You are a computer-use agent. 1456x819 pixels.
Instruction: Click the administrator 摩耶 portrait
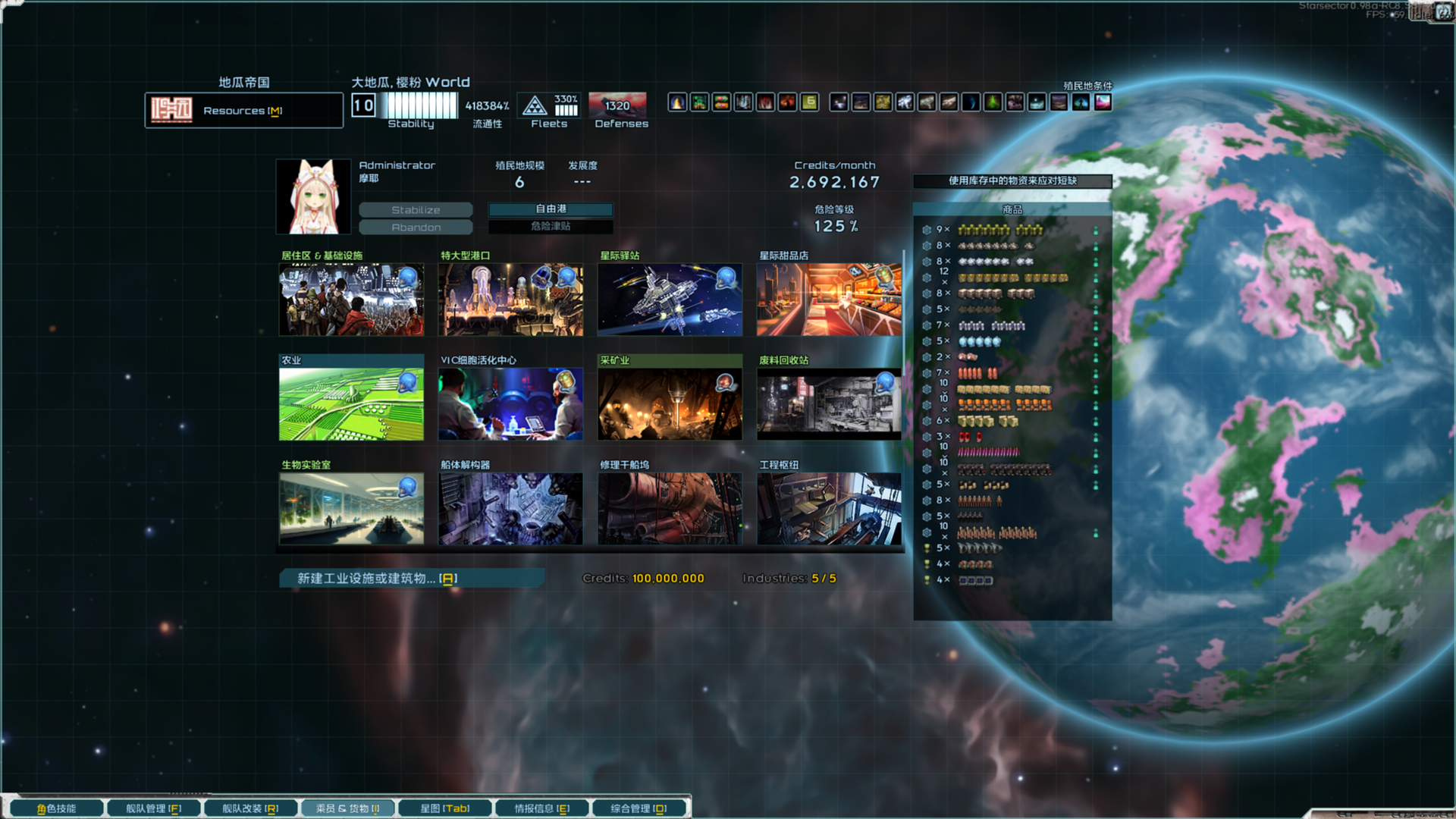coord(313,196)
